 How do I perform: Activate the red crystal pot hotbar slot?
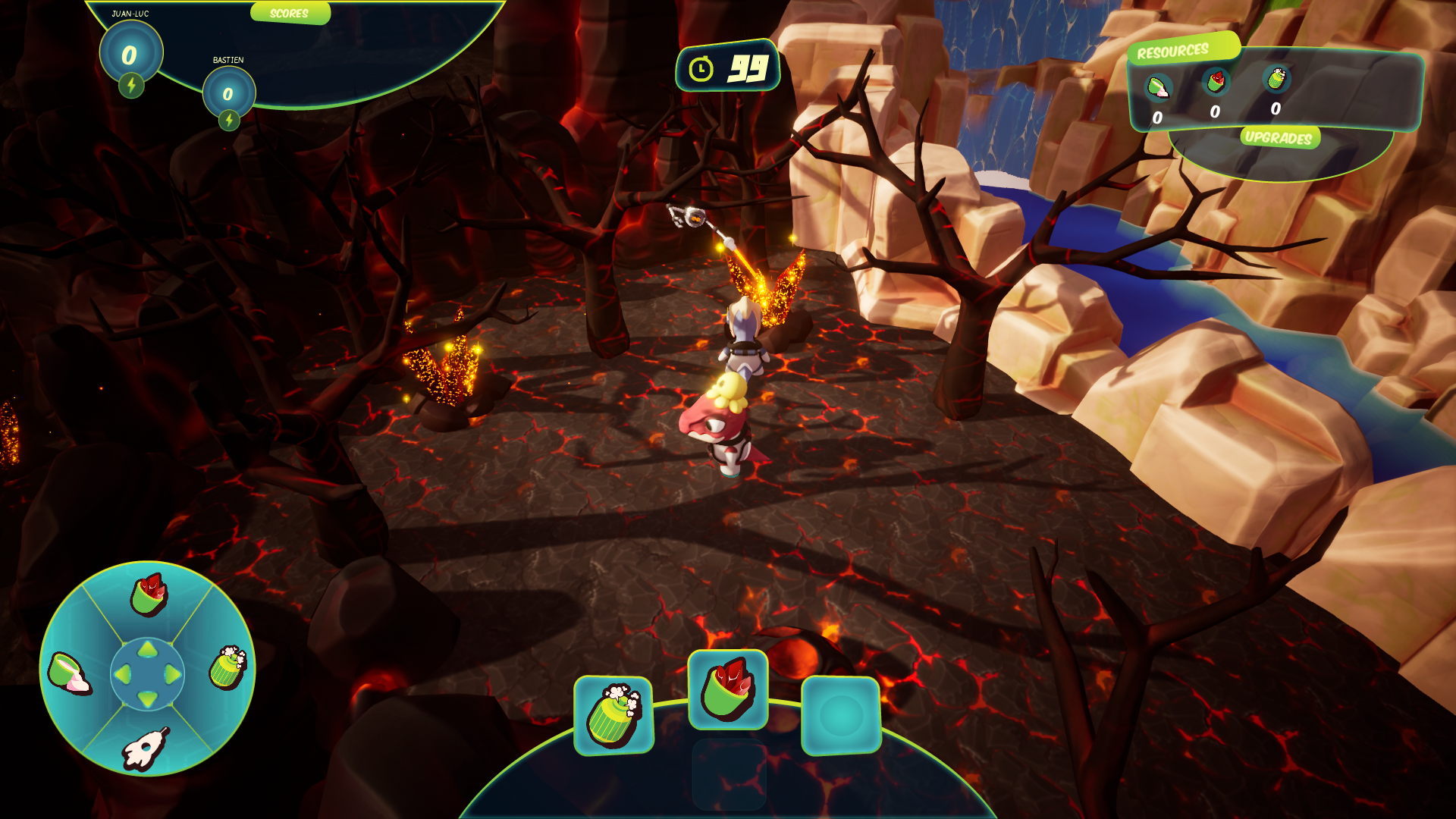point(727,689)
